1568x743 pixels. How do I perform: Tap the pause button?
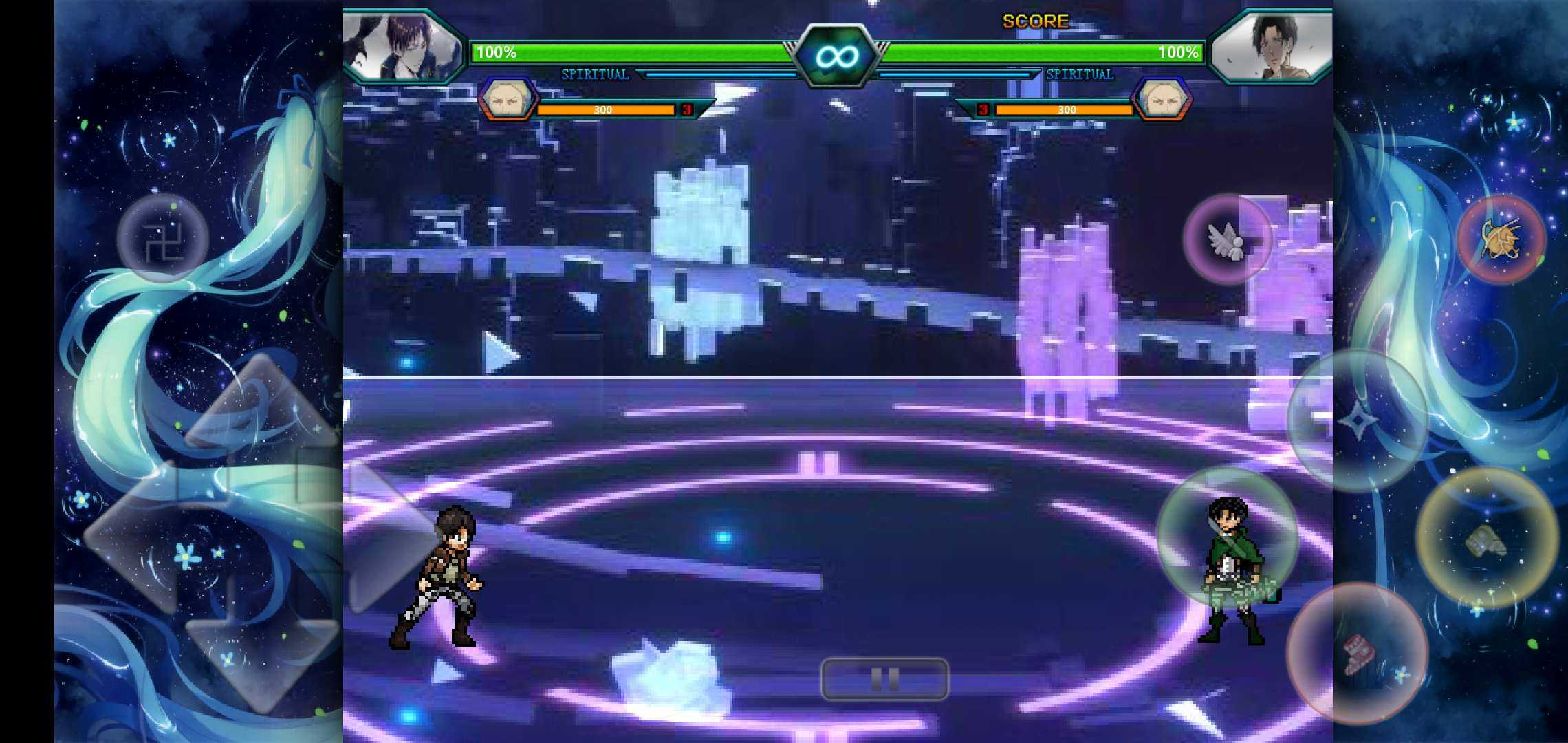(x=884, y=679)
